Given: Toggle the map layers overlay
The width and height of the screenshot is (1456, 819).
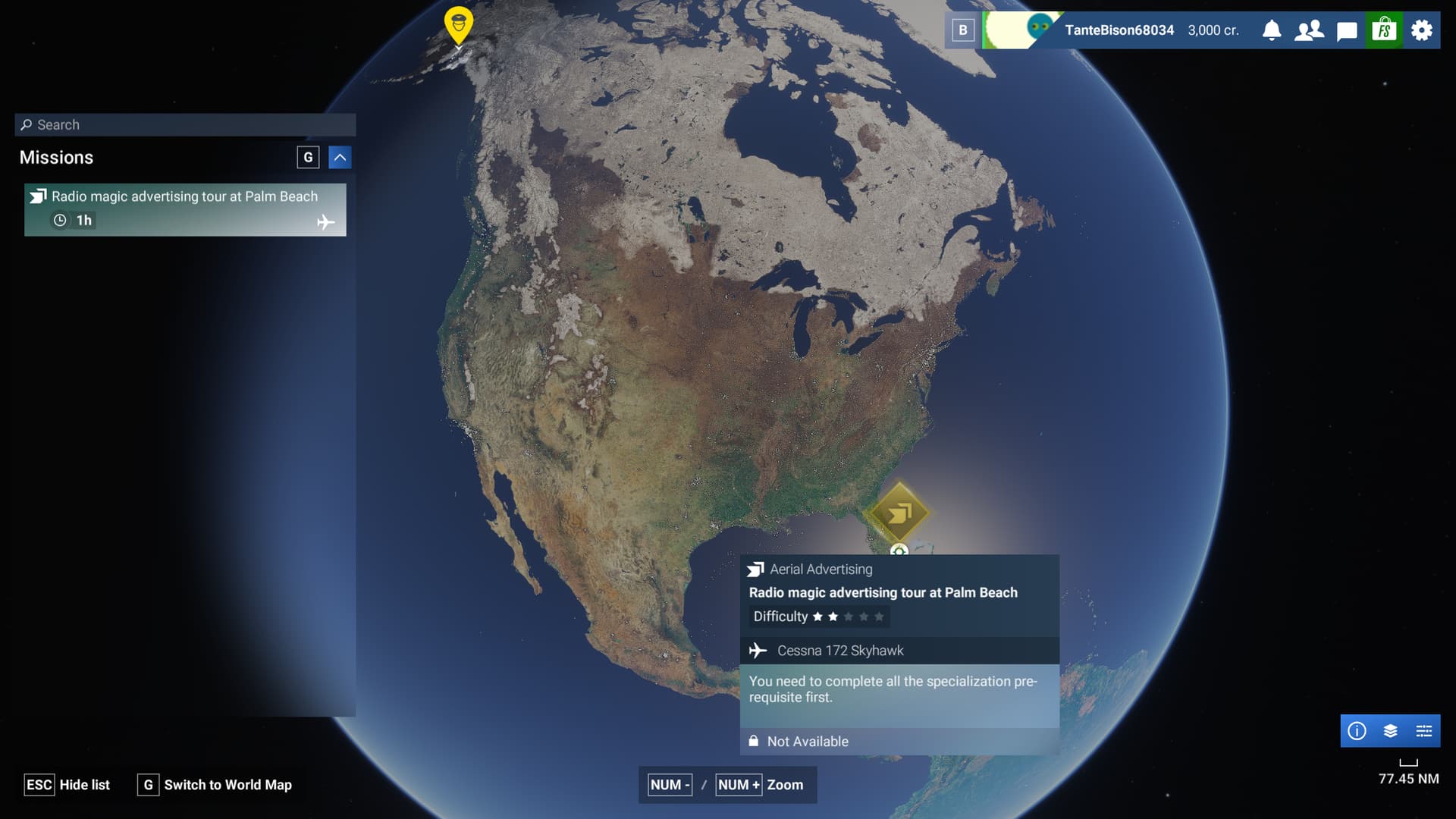Looking at the screenshot, I should point(1389,730).
